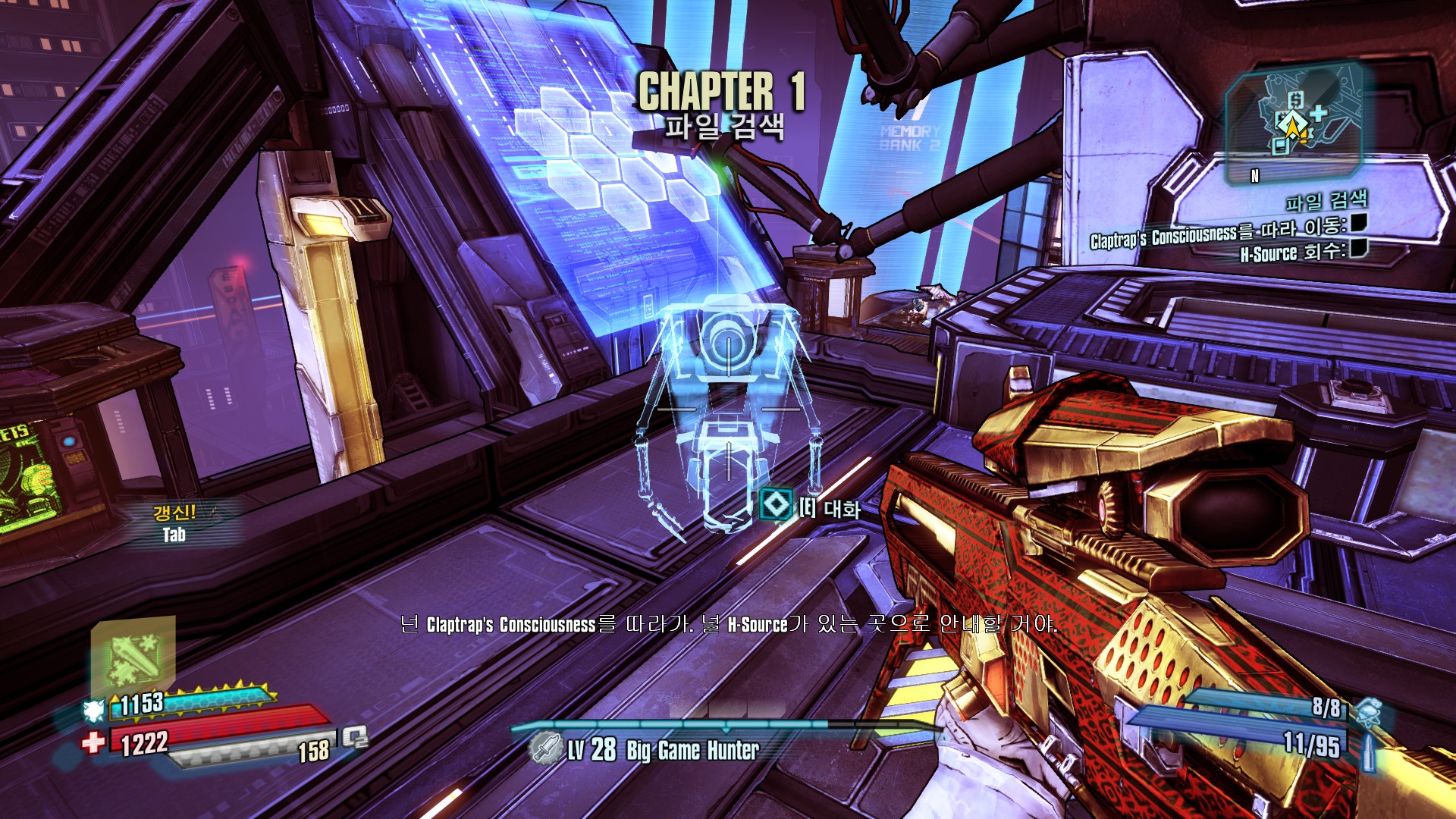Image resolution: width=1456 pixels, height=819 pixels.
Task: Select the Big Game Hunter class badge icon
Action: coord(544,749)
